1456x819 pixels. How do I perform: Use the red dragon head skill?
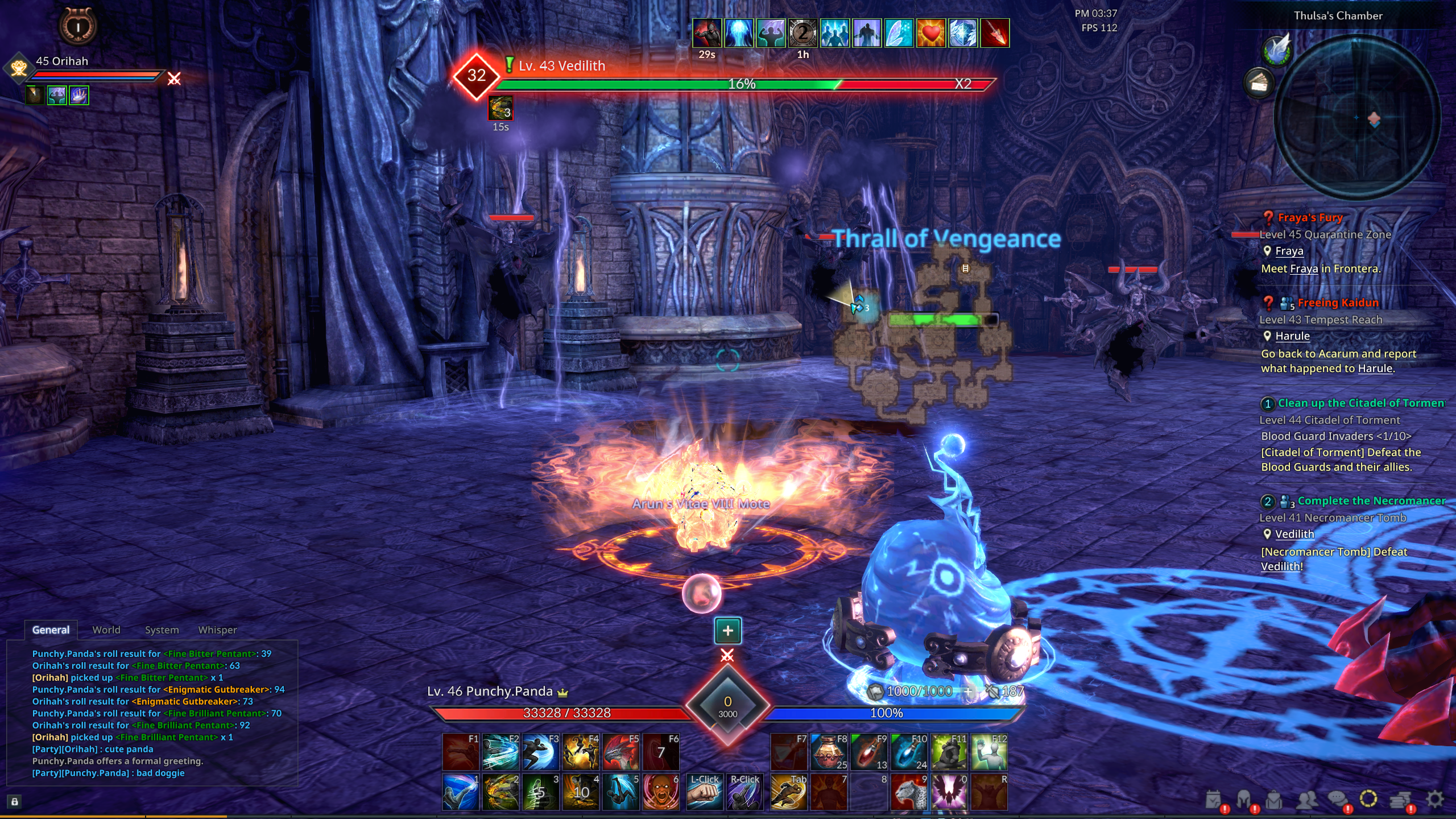pos(621,752)
